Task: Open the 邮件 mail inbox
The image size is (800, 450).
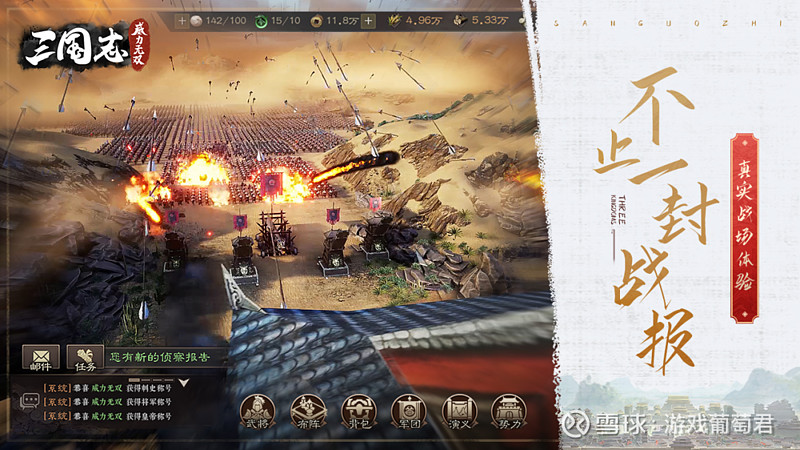Action: 40,359
